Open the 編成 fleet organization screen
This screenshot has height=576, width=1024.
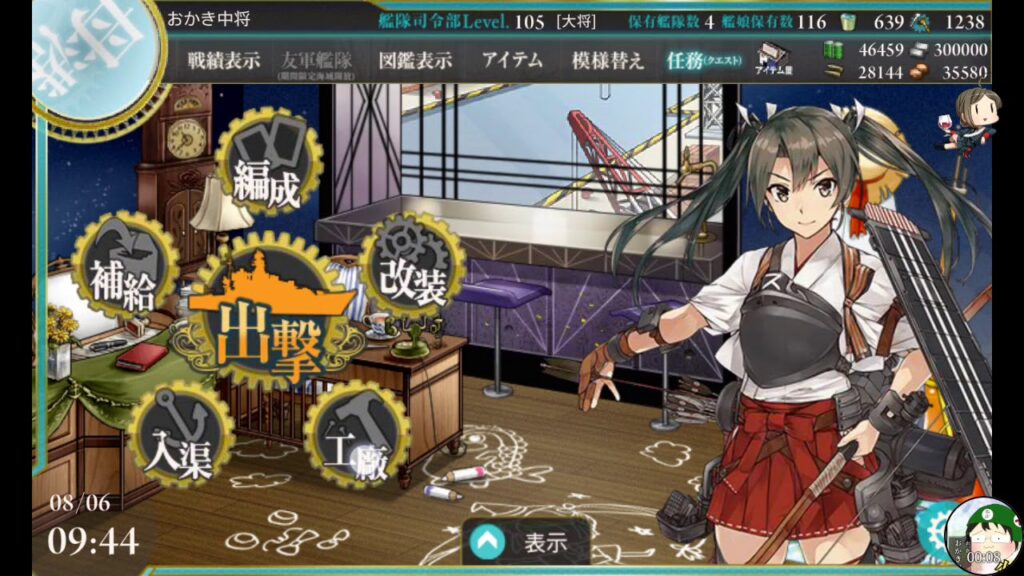[x=266, y=168]
